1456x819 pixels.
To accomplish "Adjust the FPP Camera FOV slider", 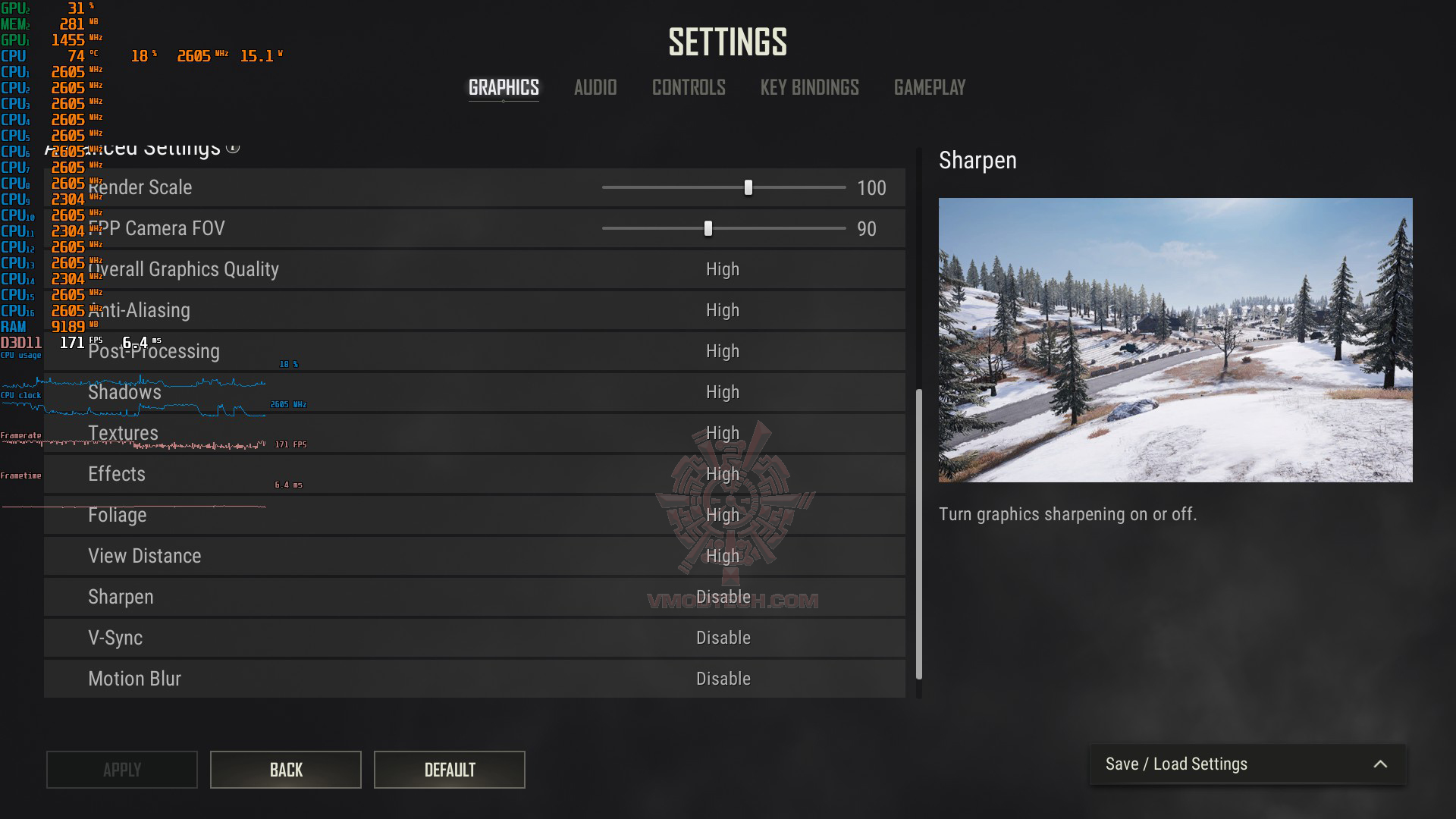I will click(708, 228).
